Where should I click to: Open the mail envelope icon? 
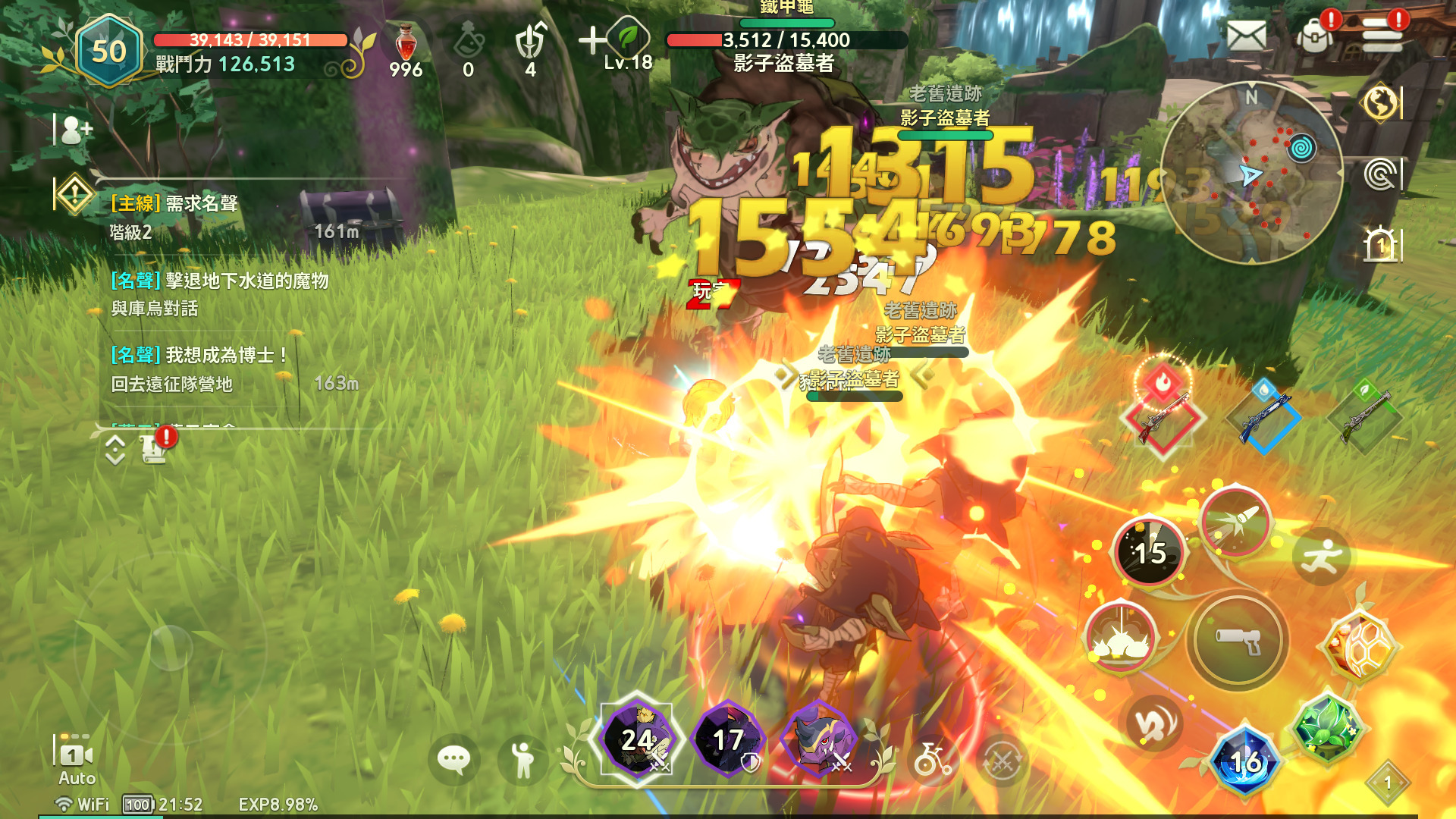pos(1246,36)
